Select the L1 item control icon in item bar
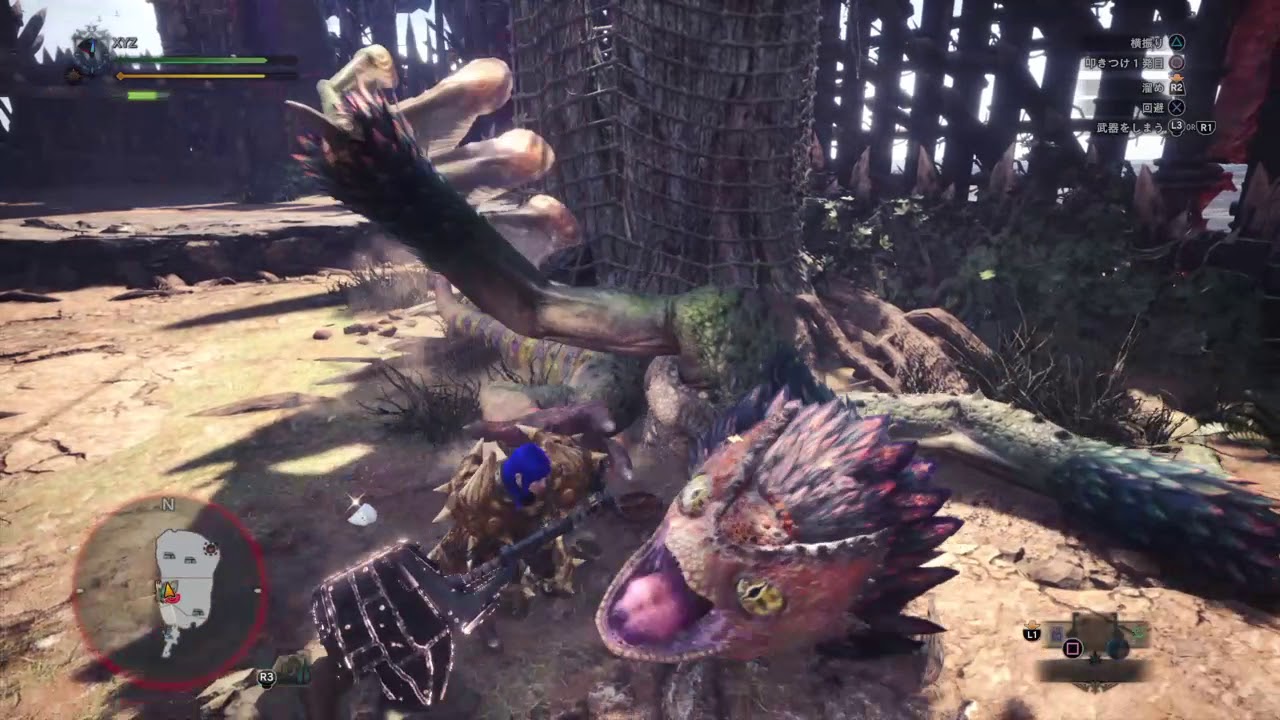1280x720 pixels. click(x=1032, y=634)
